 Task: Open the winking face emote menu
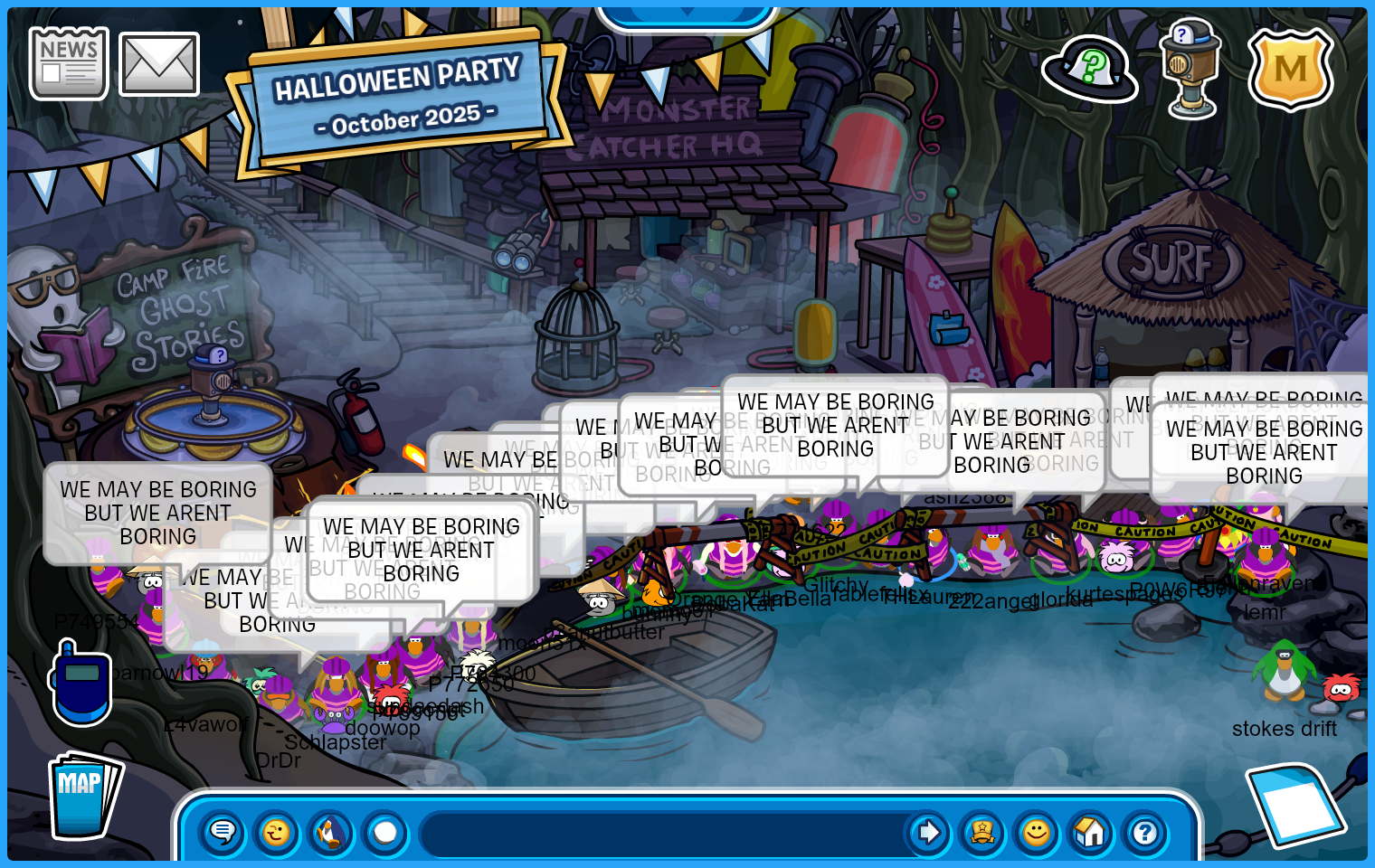pyautogui.click(x=277, y=832)
